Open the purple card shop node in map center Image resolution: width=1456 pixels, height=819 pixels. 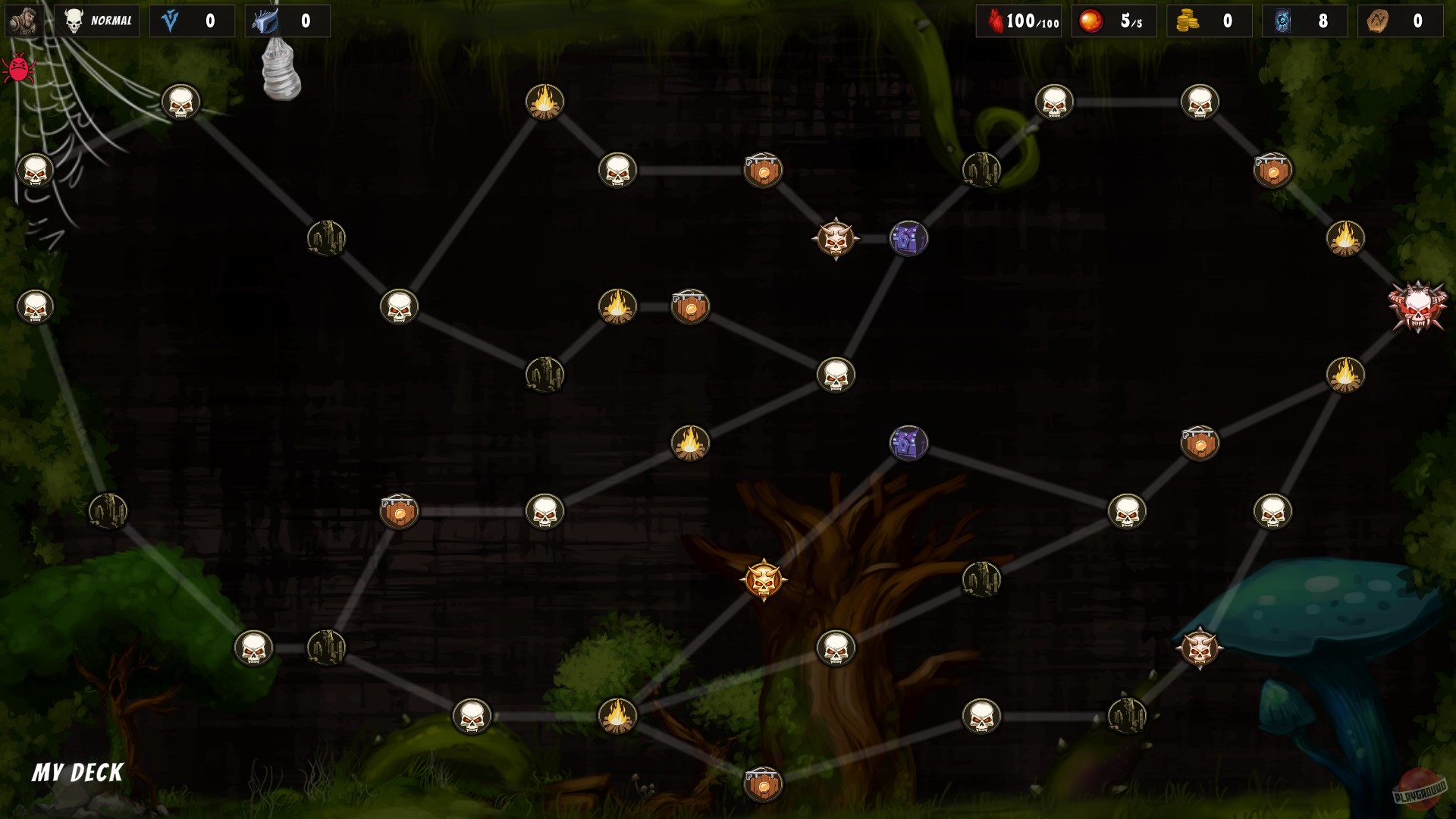pos(907,444)
